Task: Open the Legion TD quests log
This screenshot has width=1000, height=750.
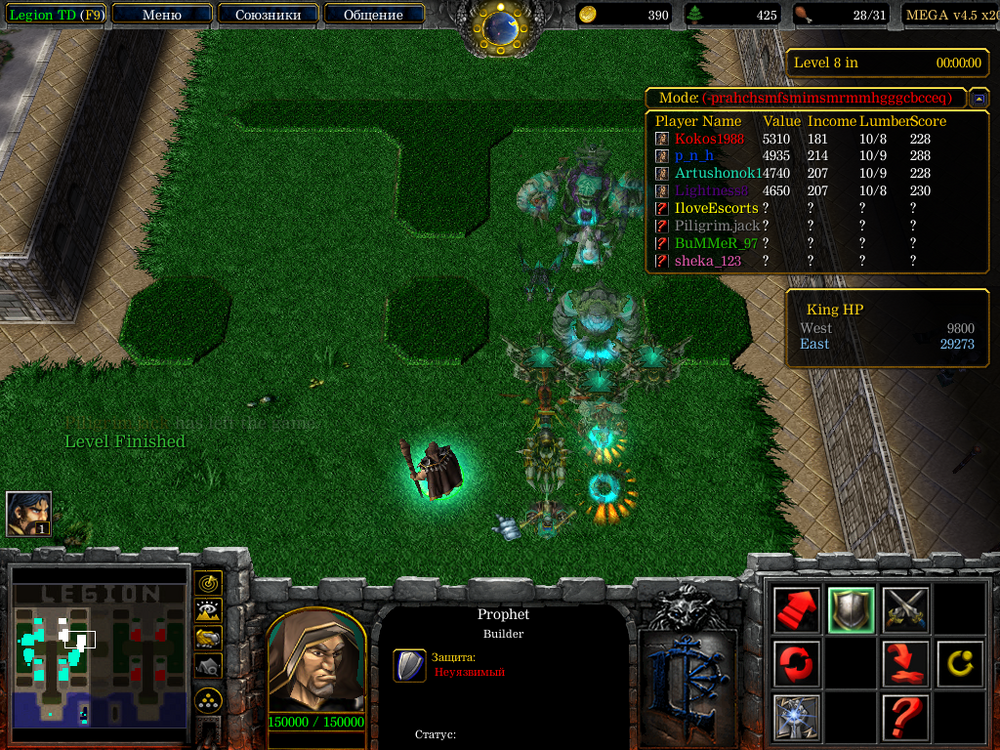Action: pos(54,15)
